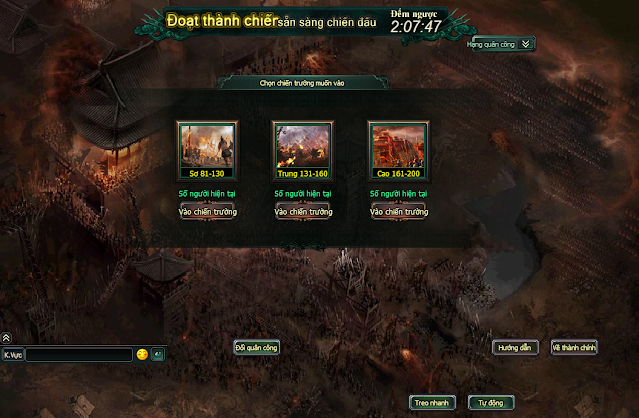Change the K.Vực chat channel
The image size is (639, 418).
tap(13, 355)
